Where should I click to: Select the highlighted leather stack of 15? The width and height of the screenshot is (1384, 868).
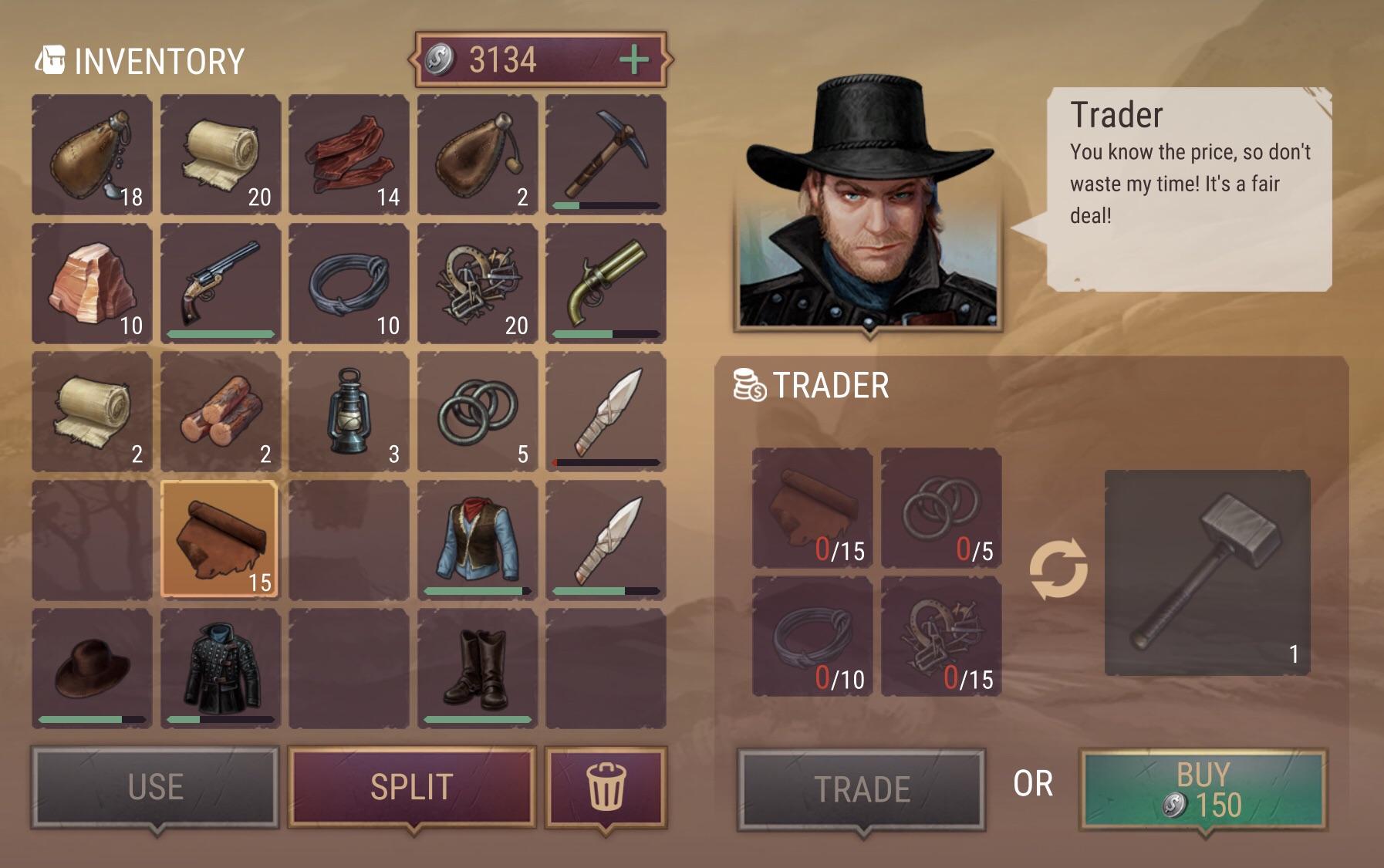(221, 539)
